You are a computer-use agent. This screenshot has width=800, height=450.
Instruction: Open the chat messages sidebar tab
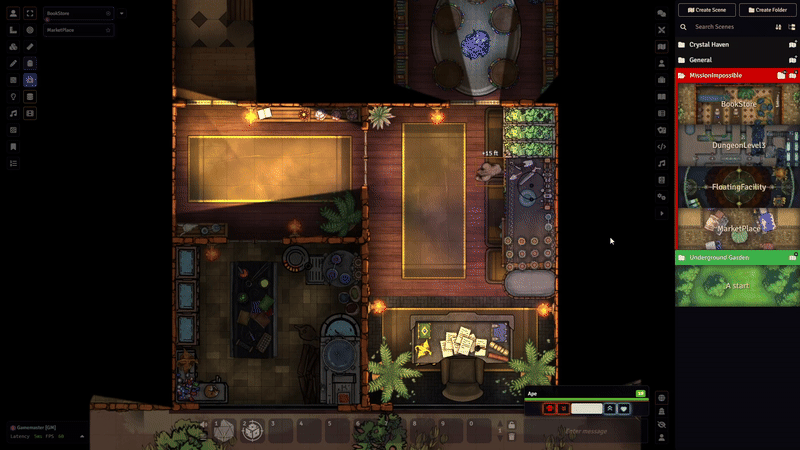[661, 14]
